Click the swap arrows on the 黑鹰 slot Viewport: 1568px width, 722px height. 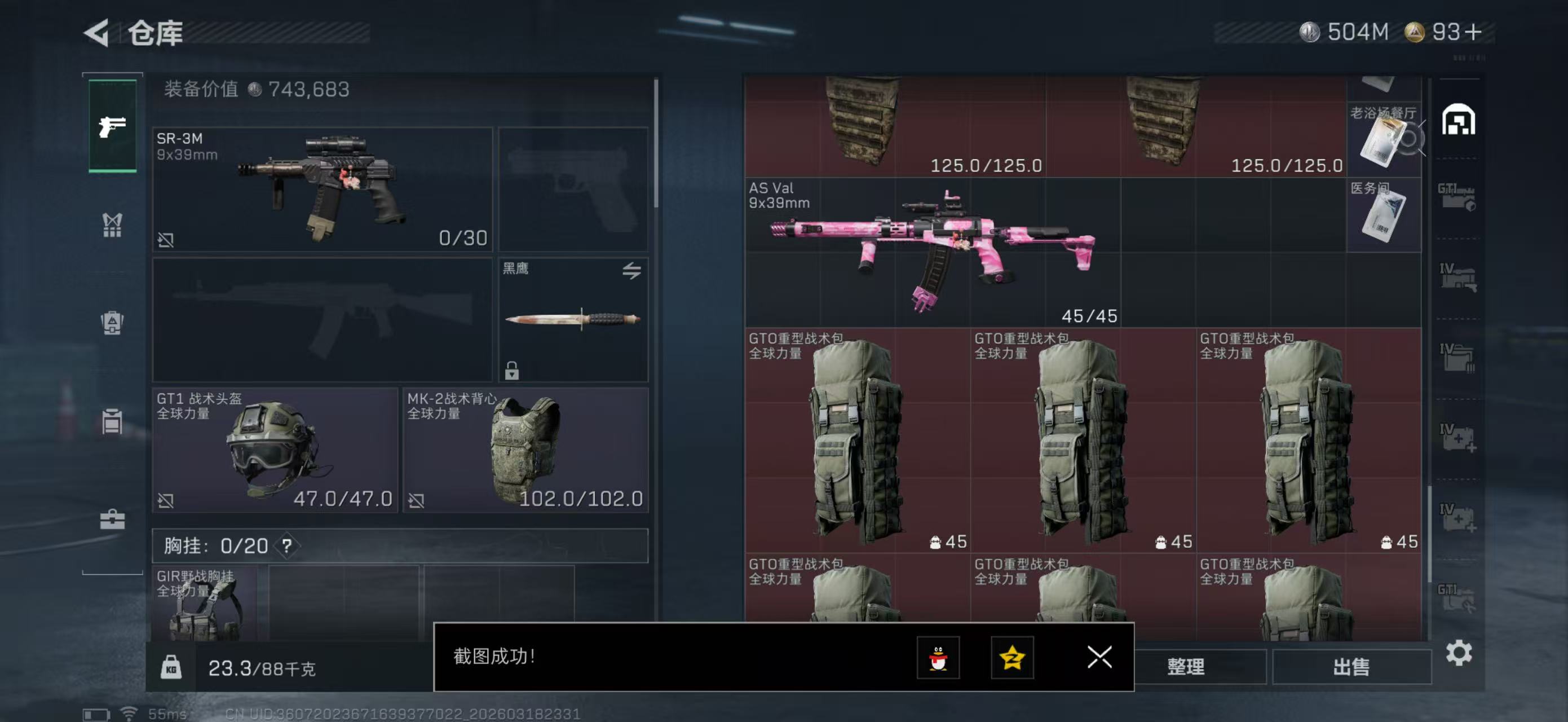click(x=632, y=272)
